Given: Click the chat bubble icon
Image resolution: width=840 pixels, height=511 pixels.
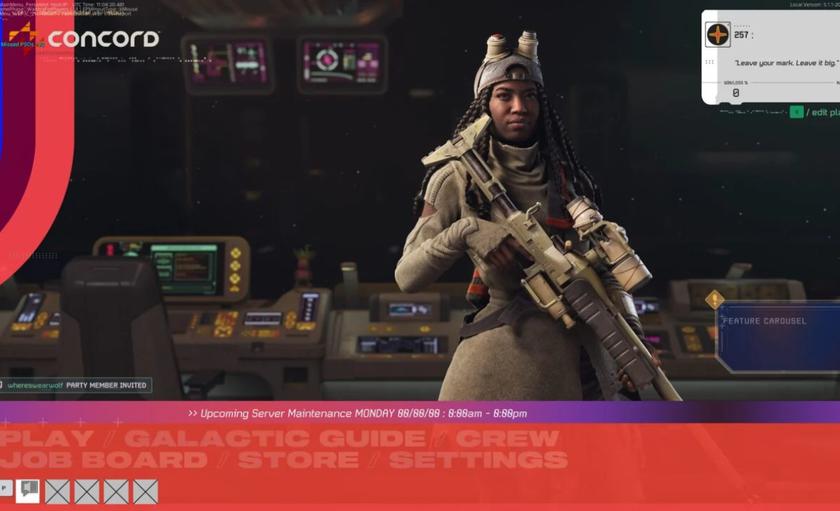Looking at the screenshot, I should 28,490.
